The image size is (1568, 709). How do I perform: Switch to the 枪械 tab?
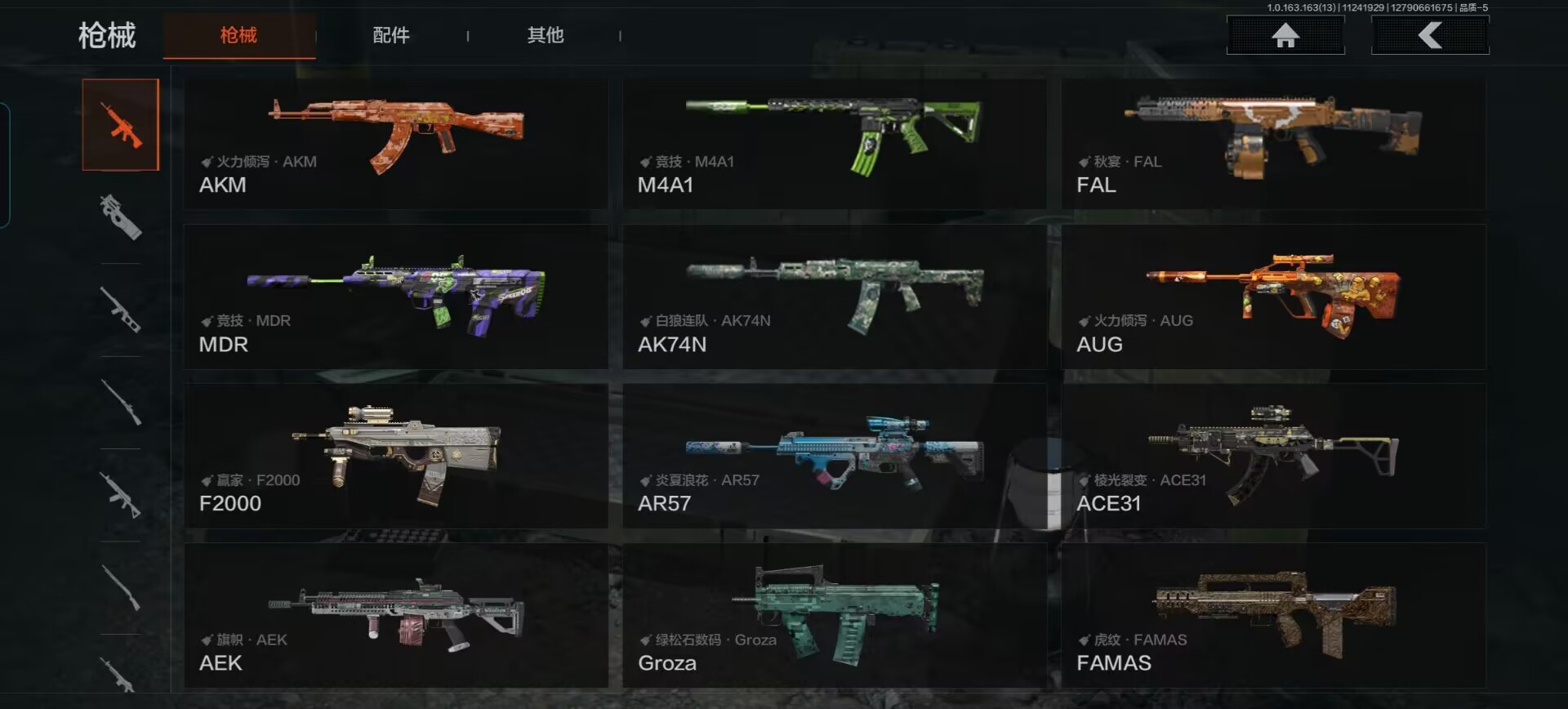pos(238,35)
